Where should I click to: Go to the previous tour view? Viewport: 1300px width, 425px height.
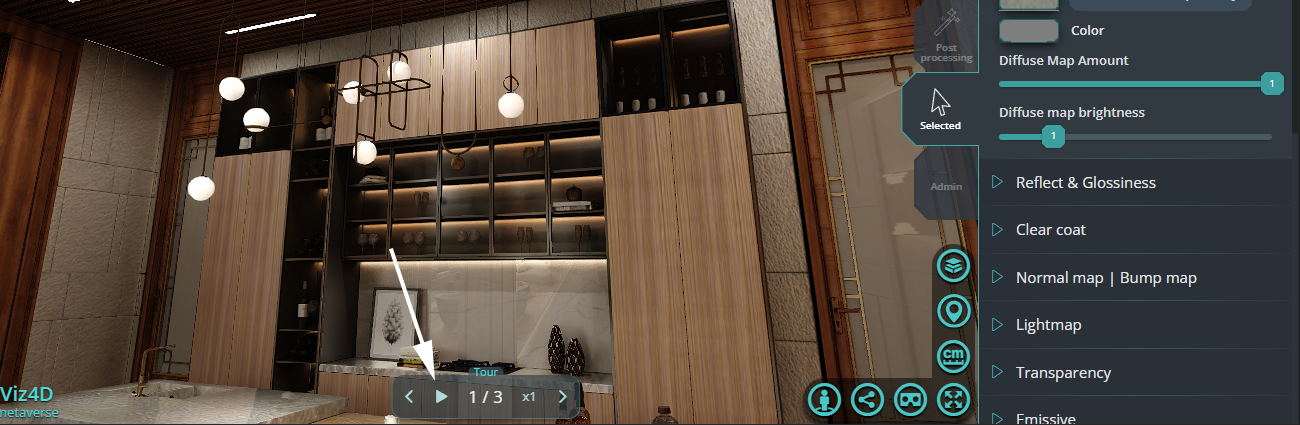[409, 397]
